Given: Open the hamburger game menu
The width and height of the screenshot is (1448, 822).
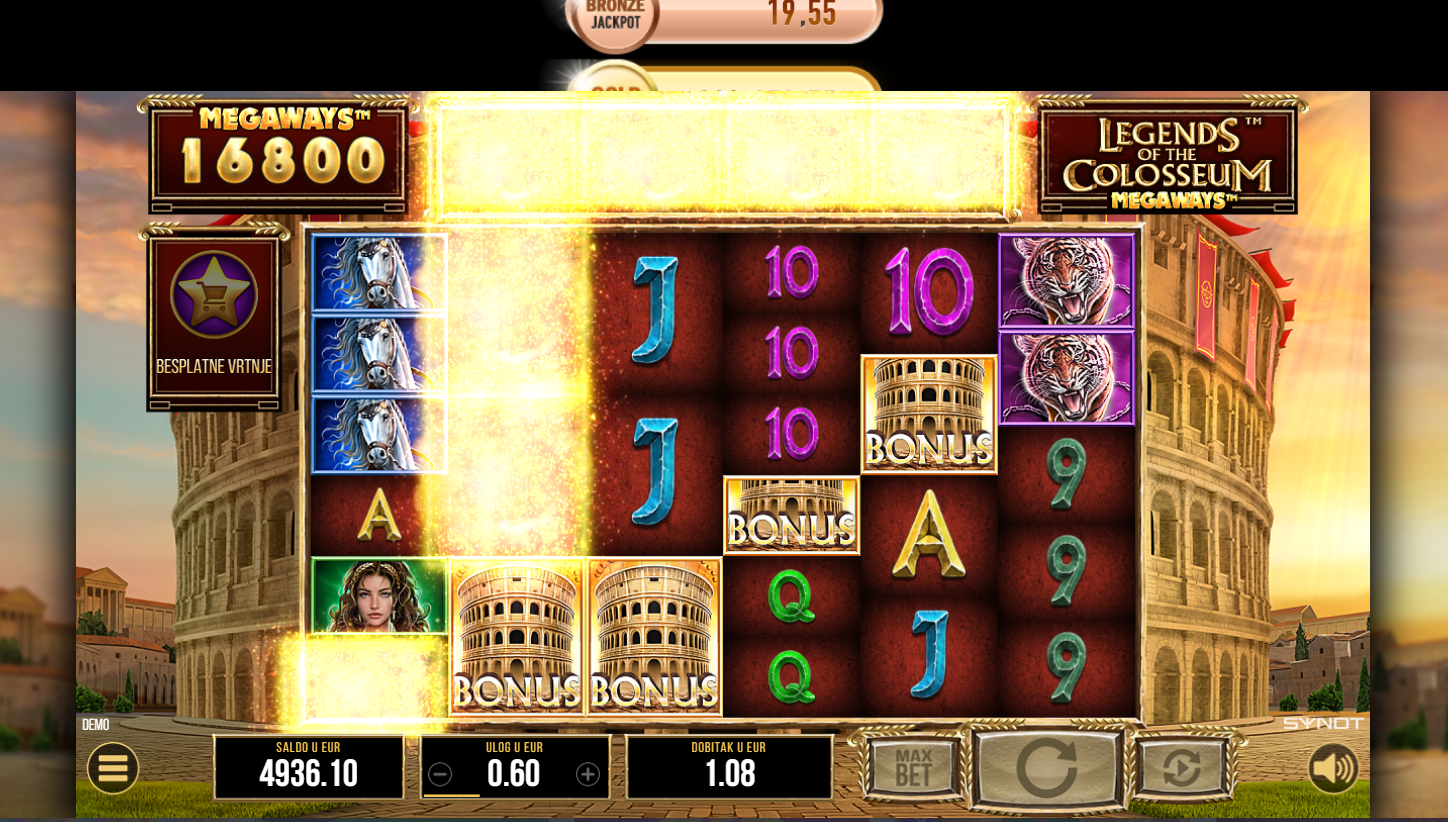Looking at the screenshot, I should [113, 768].
